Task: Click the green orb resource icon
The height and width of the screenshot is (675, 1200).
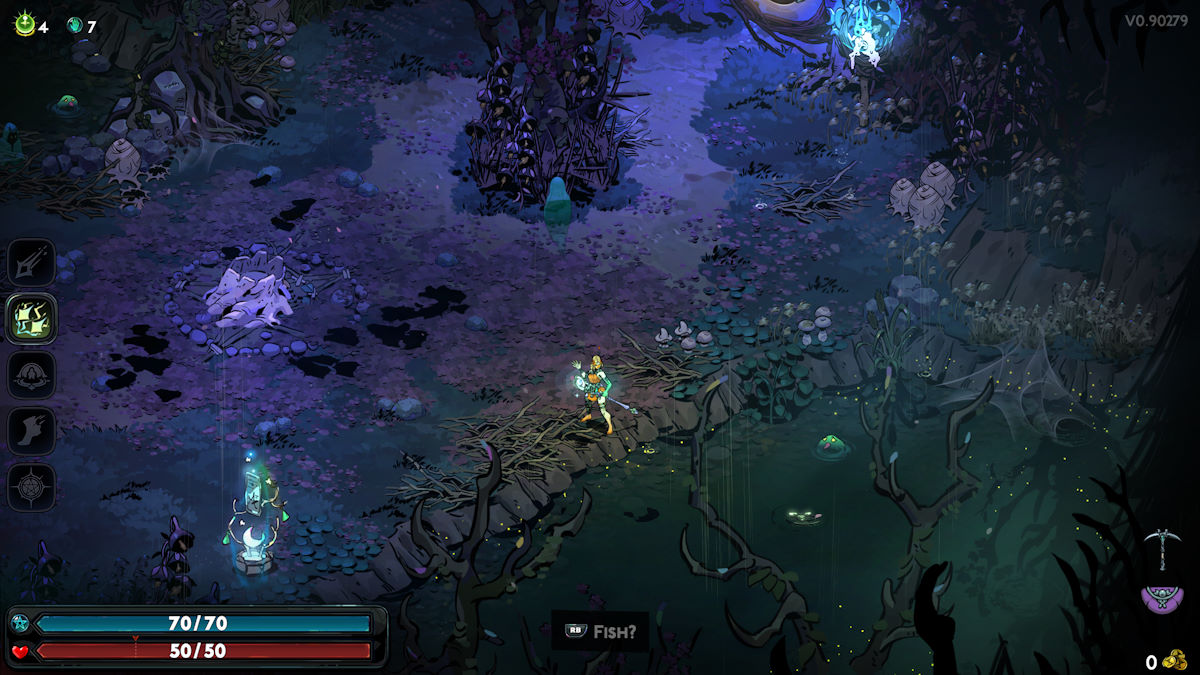Action: tap(24, 25)
